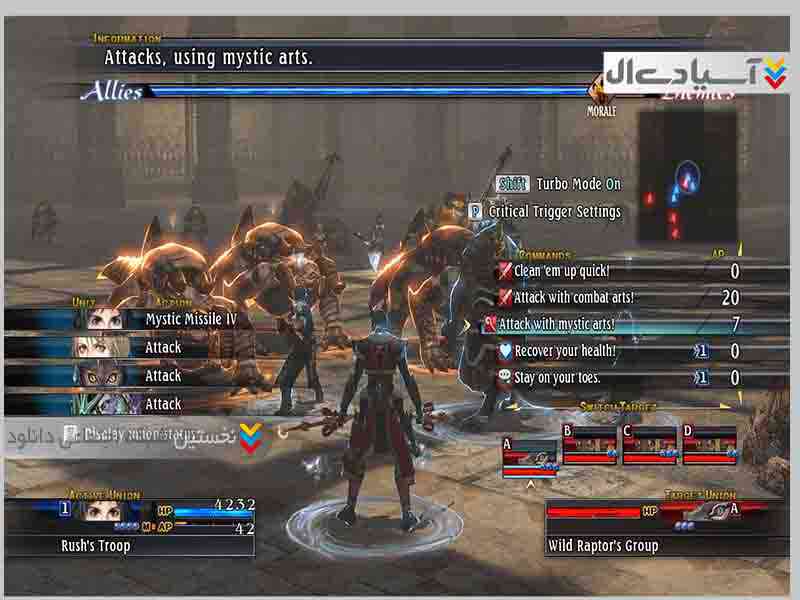Choose the "Recover your health!" command

565,351
